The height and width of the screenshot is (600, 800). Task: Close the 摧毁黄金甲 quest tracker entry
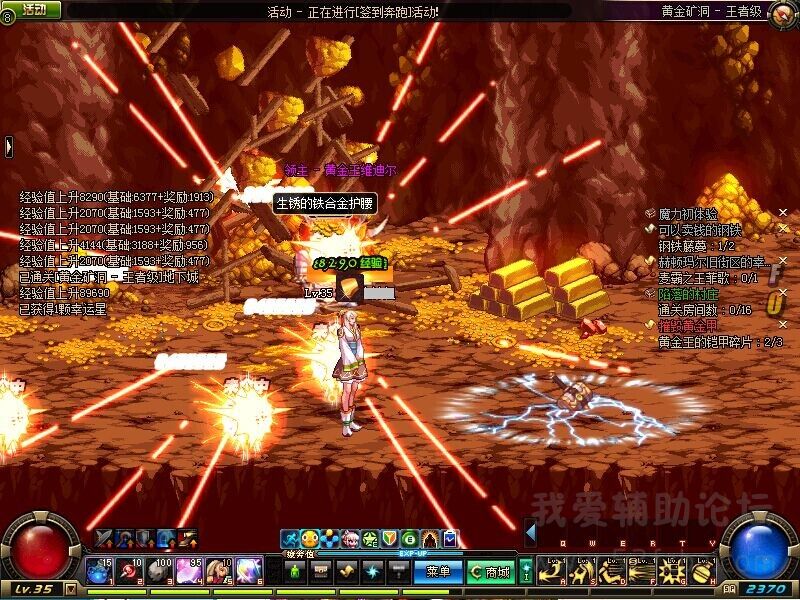tap(785, 326)
